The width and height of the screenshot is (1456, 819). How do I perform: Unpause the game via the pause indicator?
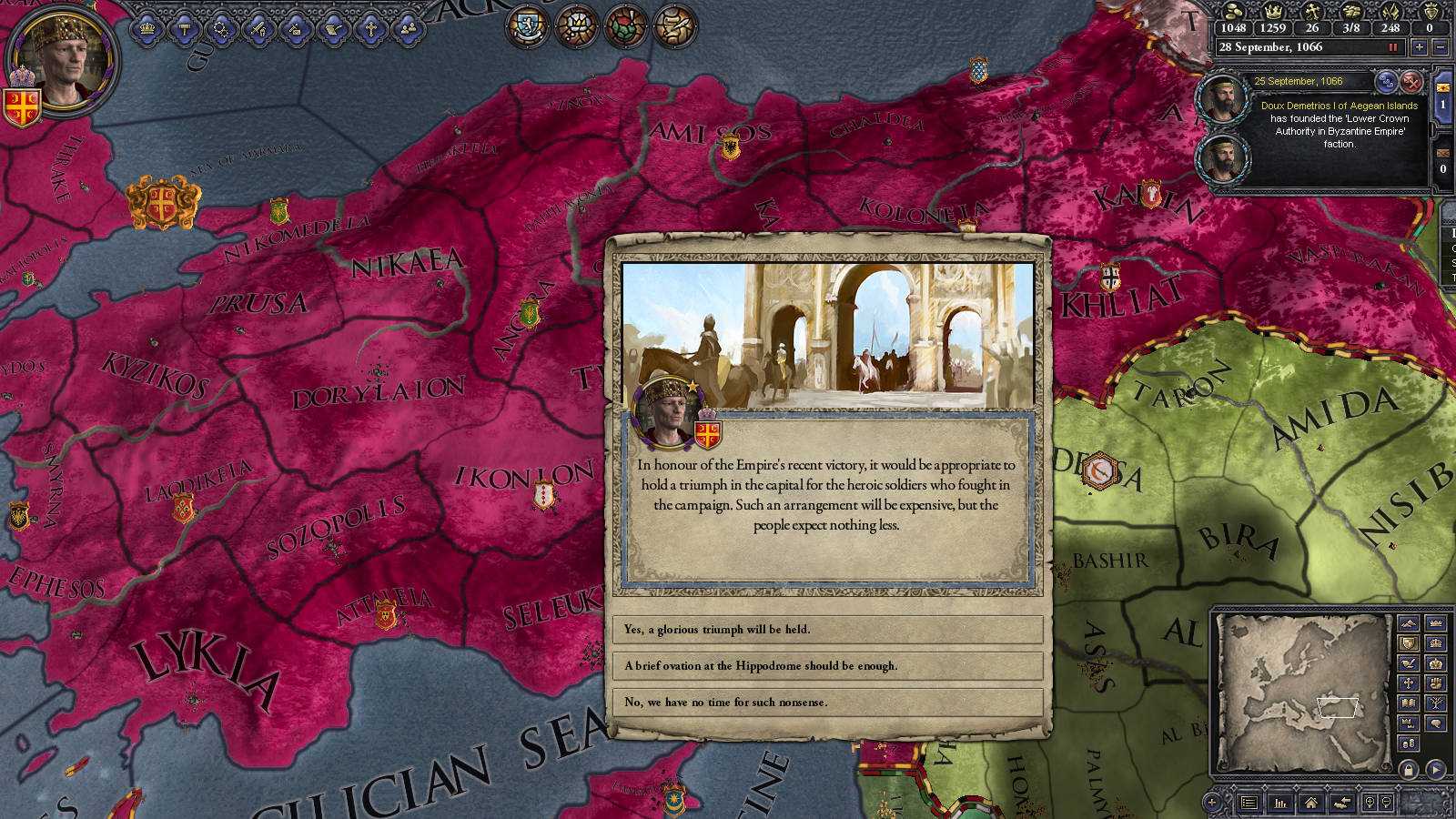[1393, 47]
